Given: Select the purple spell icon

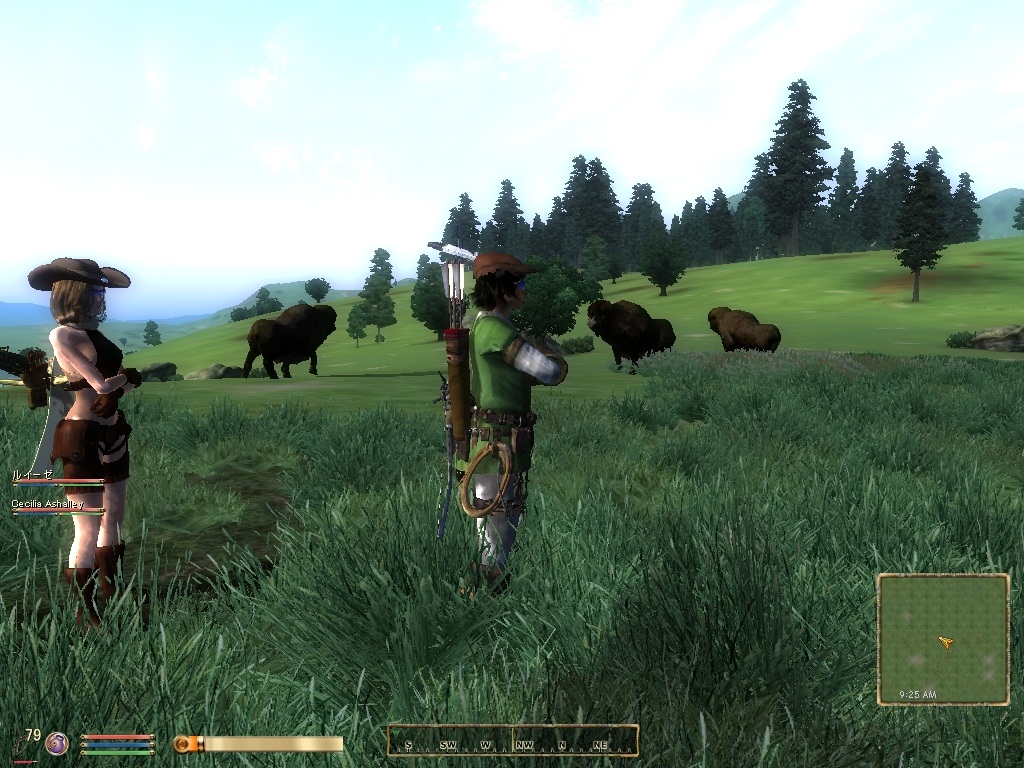Looking at the screenshot, I should [x=57, y=743].
